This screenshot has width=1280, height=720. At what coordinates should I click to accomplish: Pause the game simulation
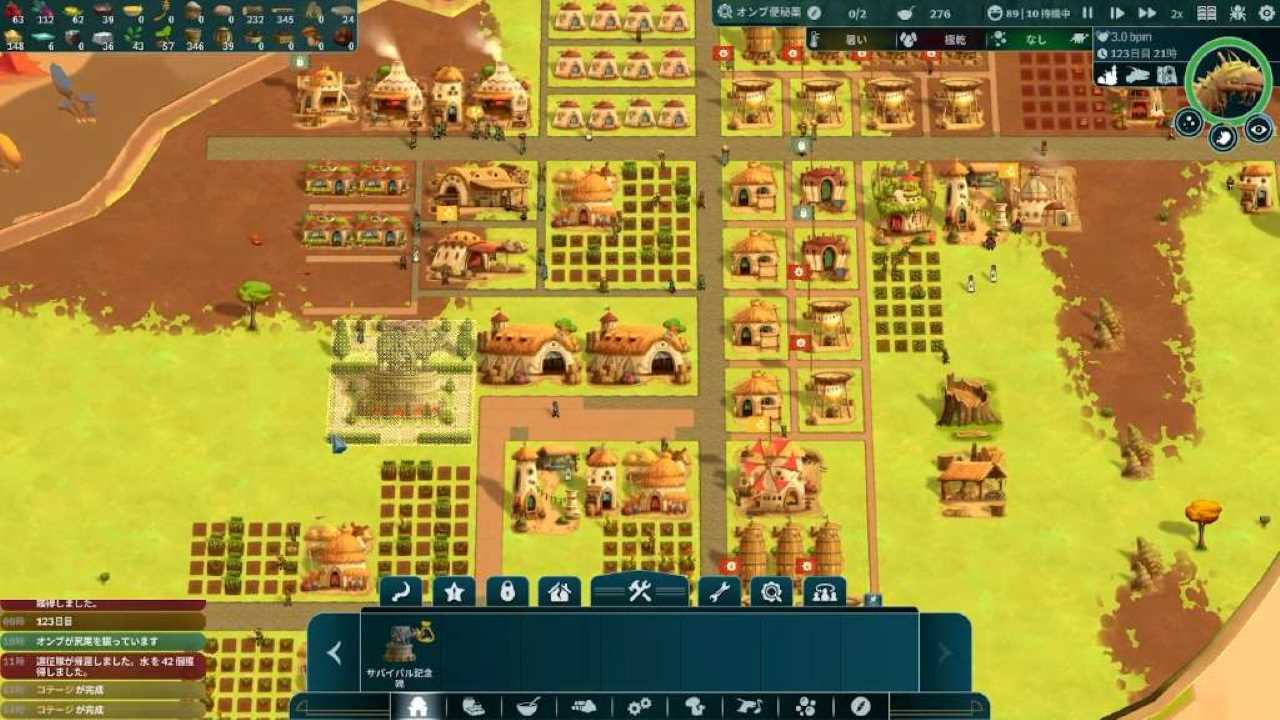[1088, 13]
